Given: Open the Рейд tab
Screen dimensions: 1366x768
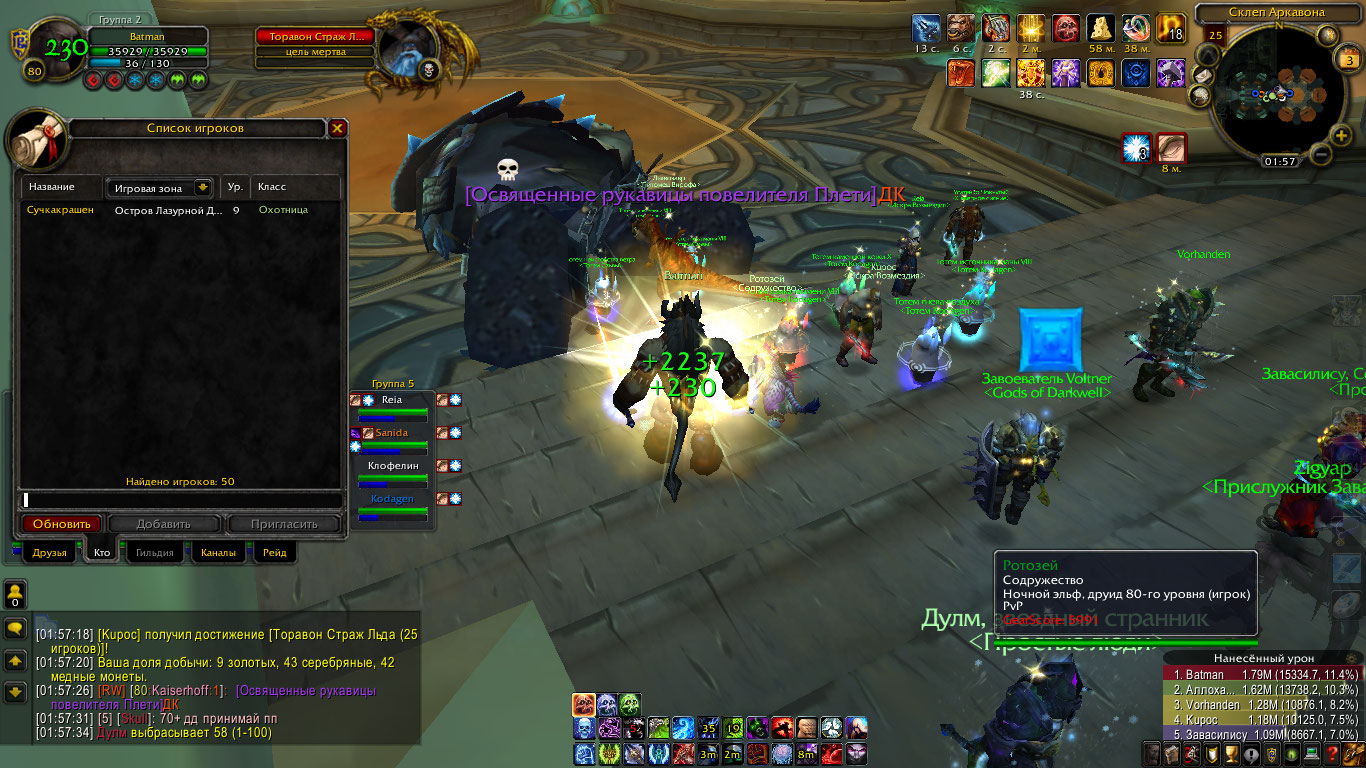Looking at the screenshot, I should pyautogui.click(x=274, y=552).
